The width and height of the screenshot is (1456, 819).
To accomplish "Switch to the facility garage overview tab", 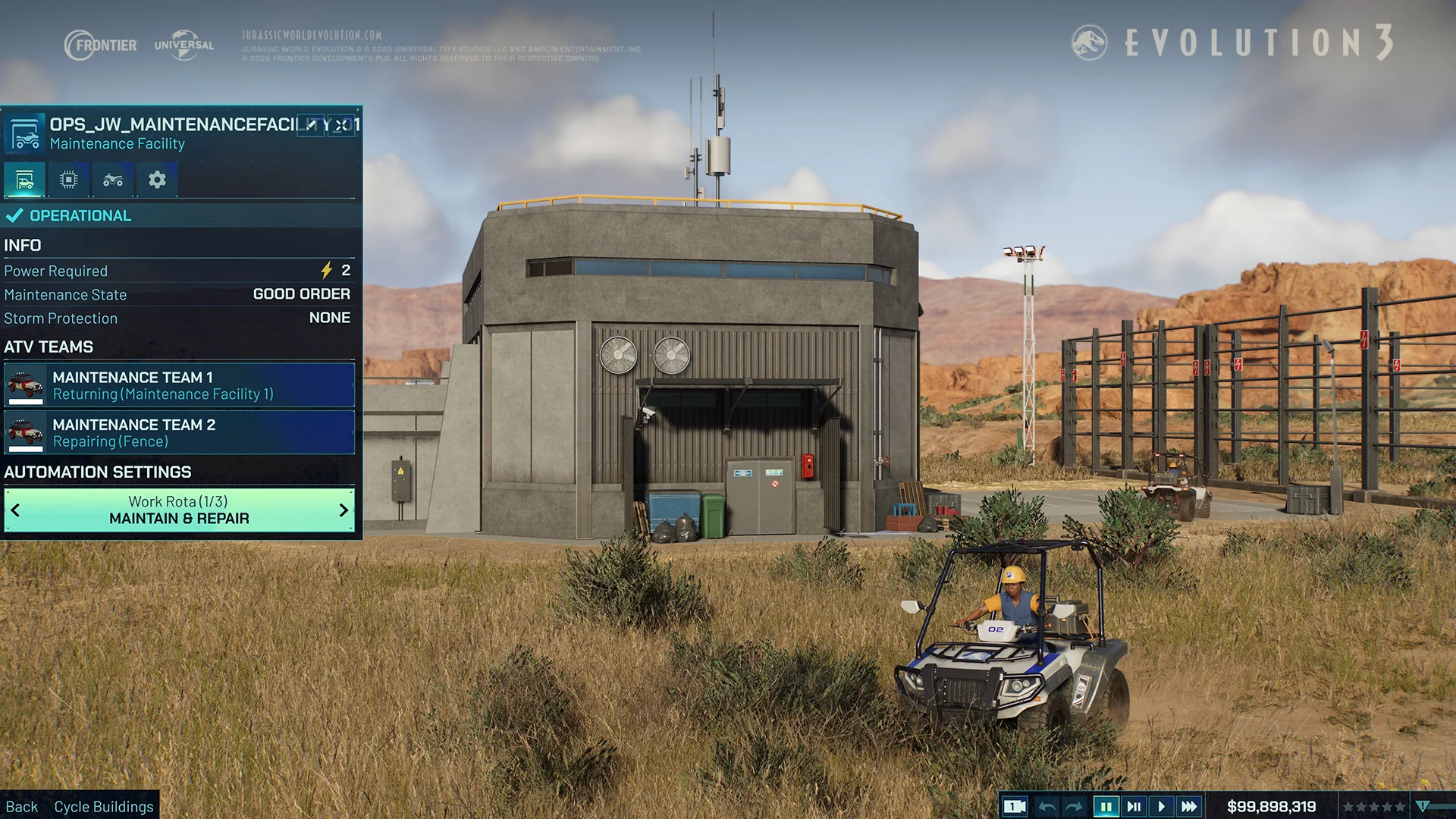I will (x=24, y=180).
